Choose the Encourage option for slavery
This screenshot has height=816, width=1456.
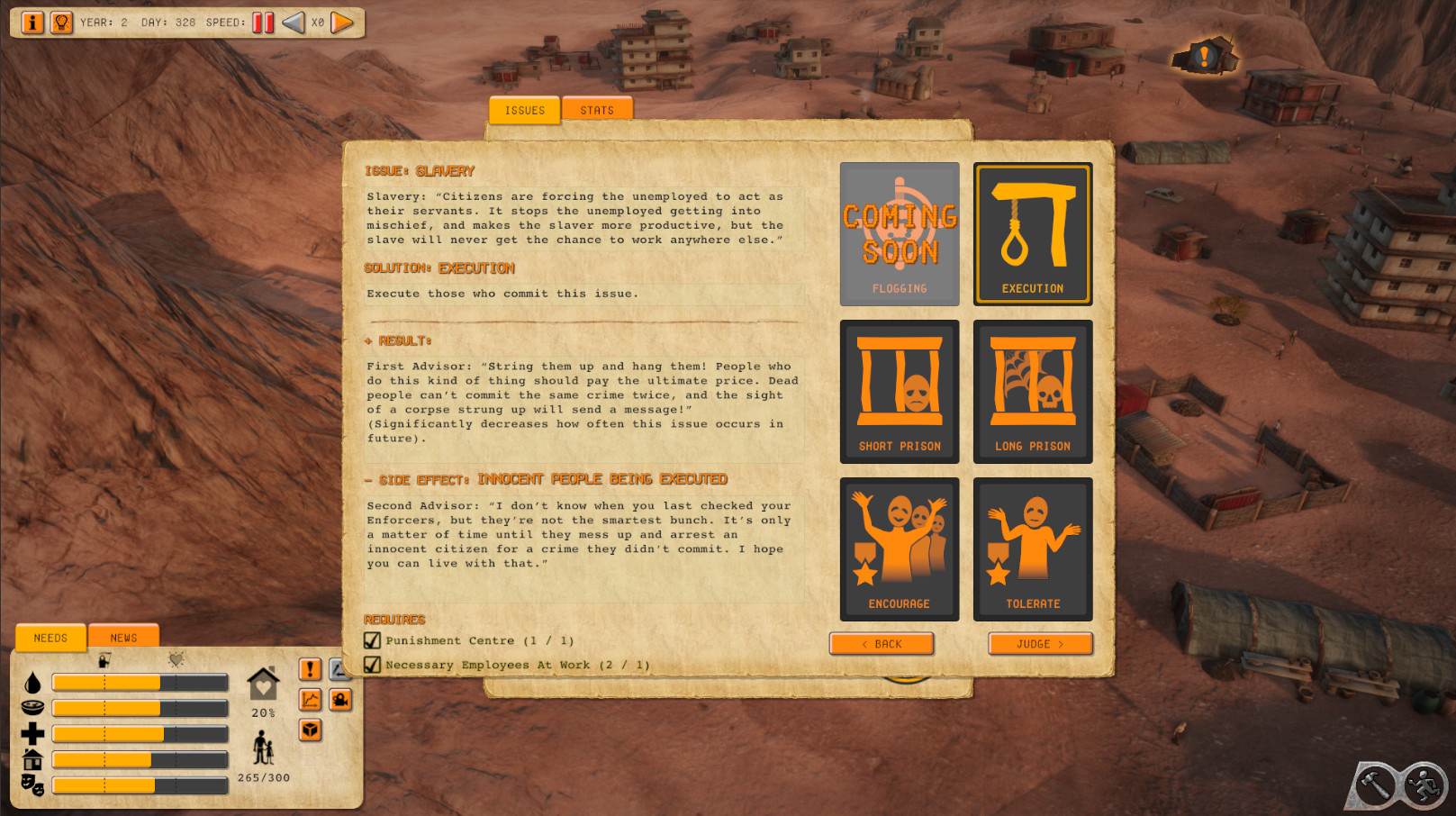pyautogui.click(x=899, y=545)
